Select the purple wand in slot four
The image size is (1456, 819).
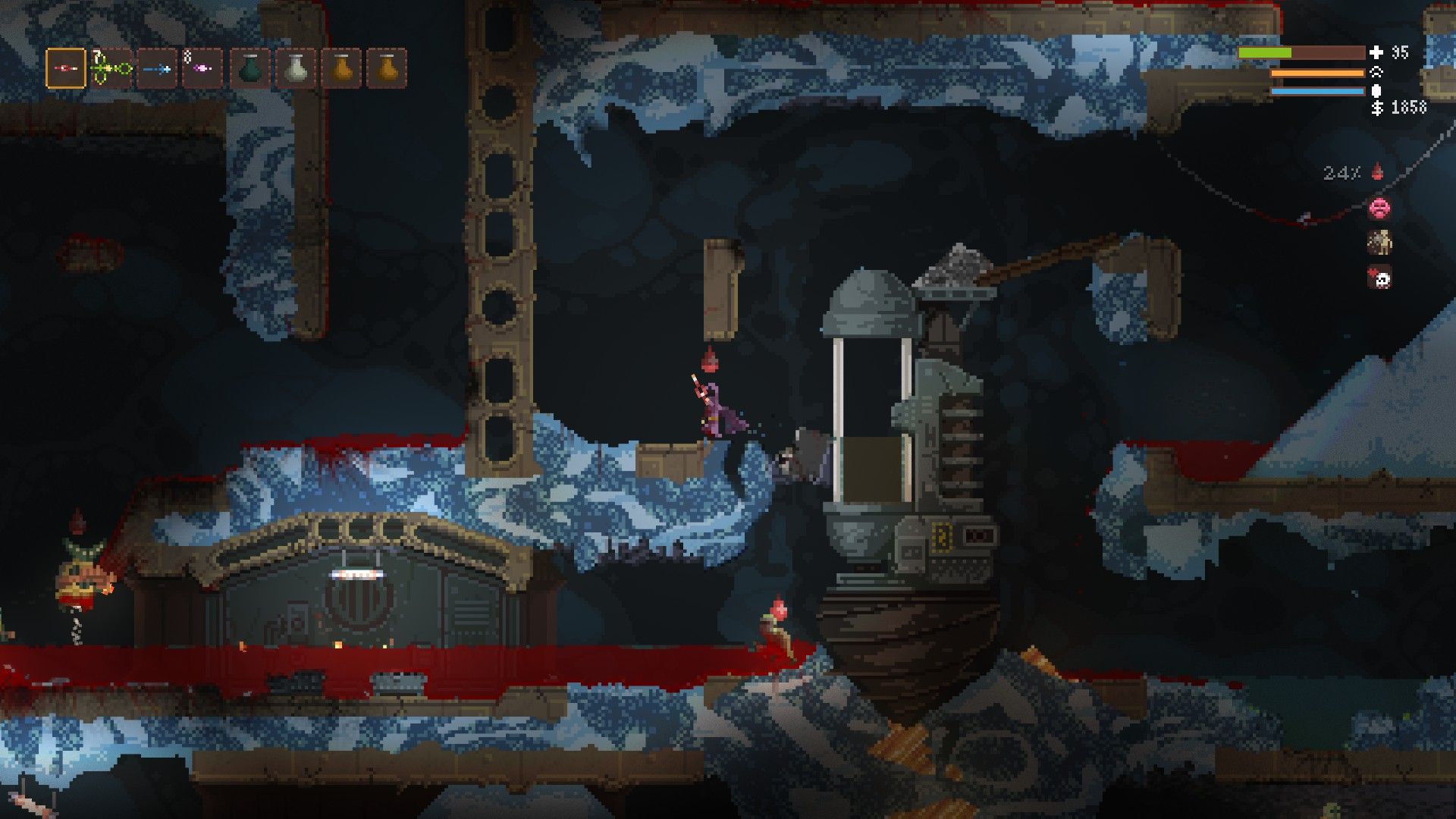202,68
